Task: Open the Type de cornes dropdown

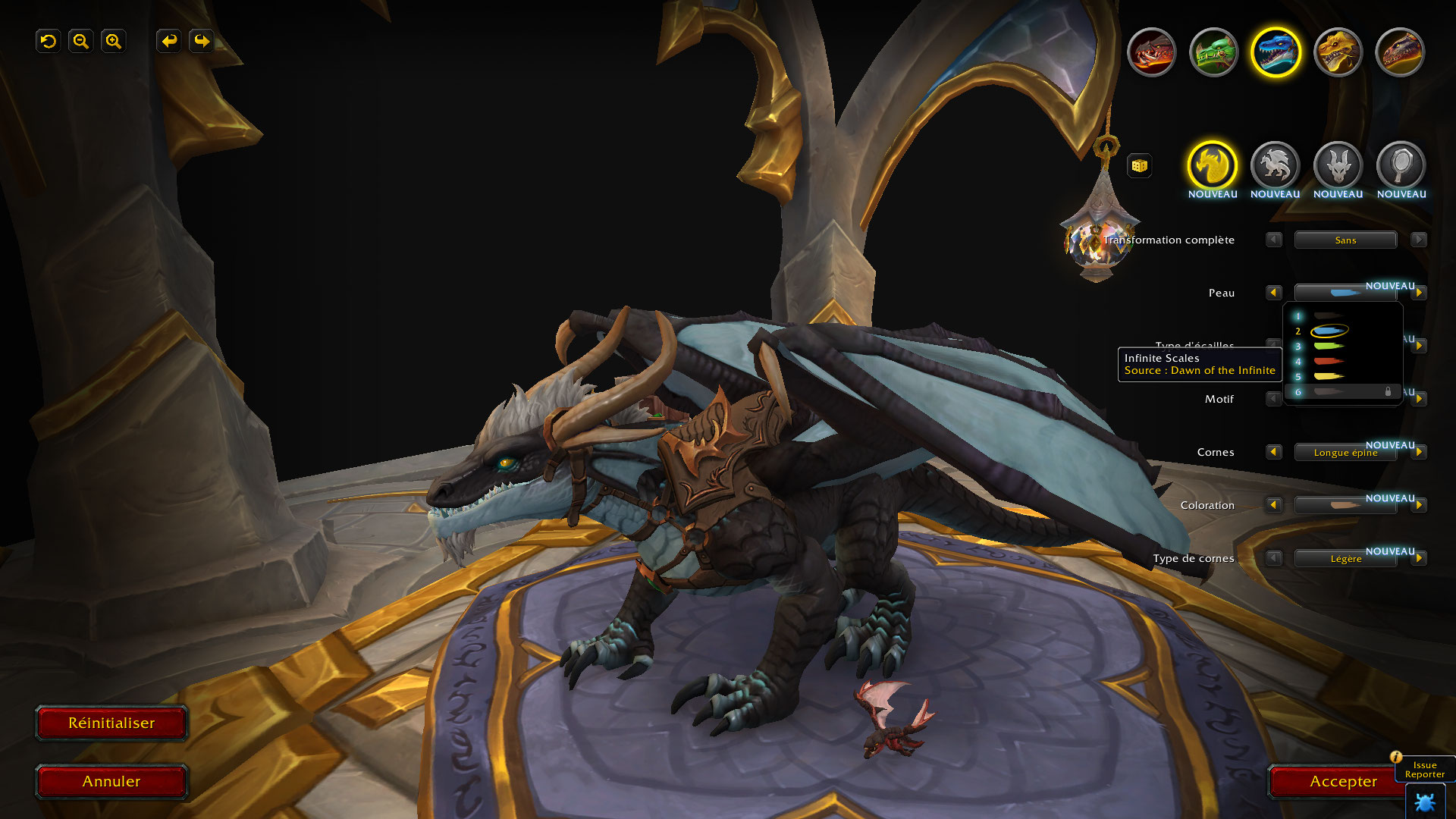Action: pyautogui.click(x=1345, y=559)
